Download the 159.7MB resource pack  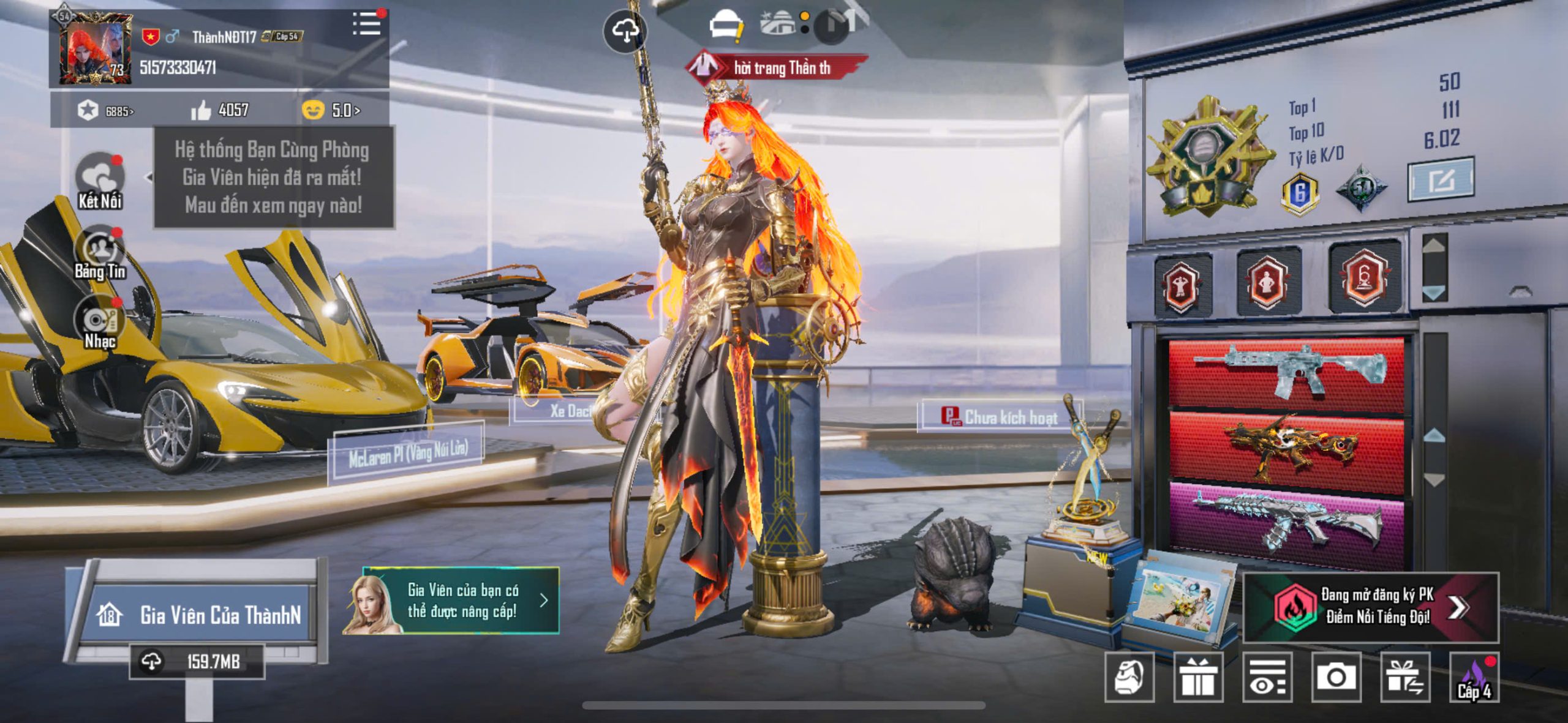pyautogui.click(x=196, y=662)
